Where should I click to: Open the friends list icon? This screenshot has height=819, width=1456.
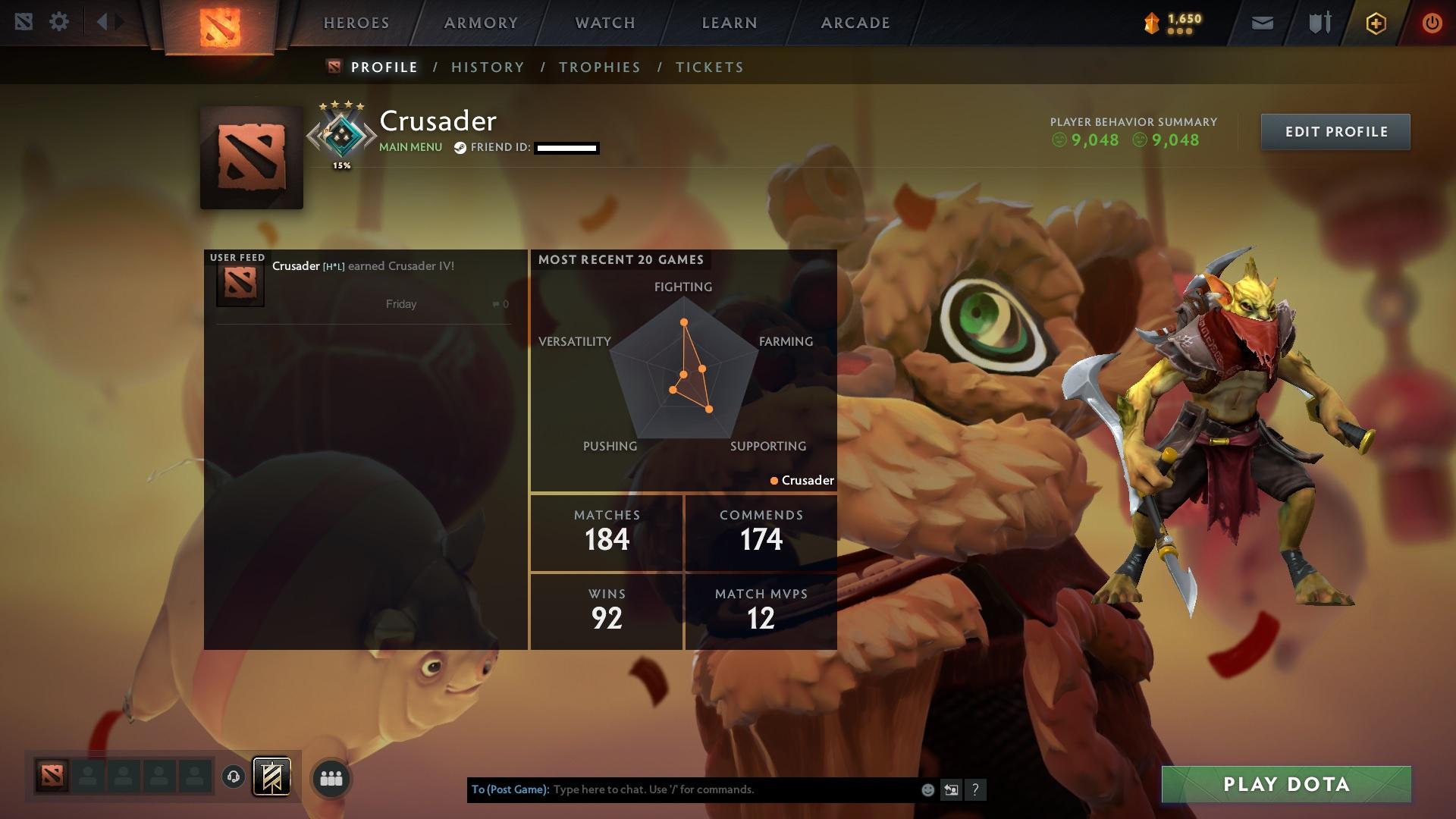click(x=330, y=777)
